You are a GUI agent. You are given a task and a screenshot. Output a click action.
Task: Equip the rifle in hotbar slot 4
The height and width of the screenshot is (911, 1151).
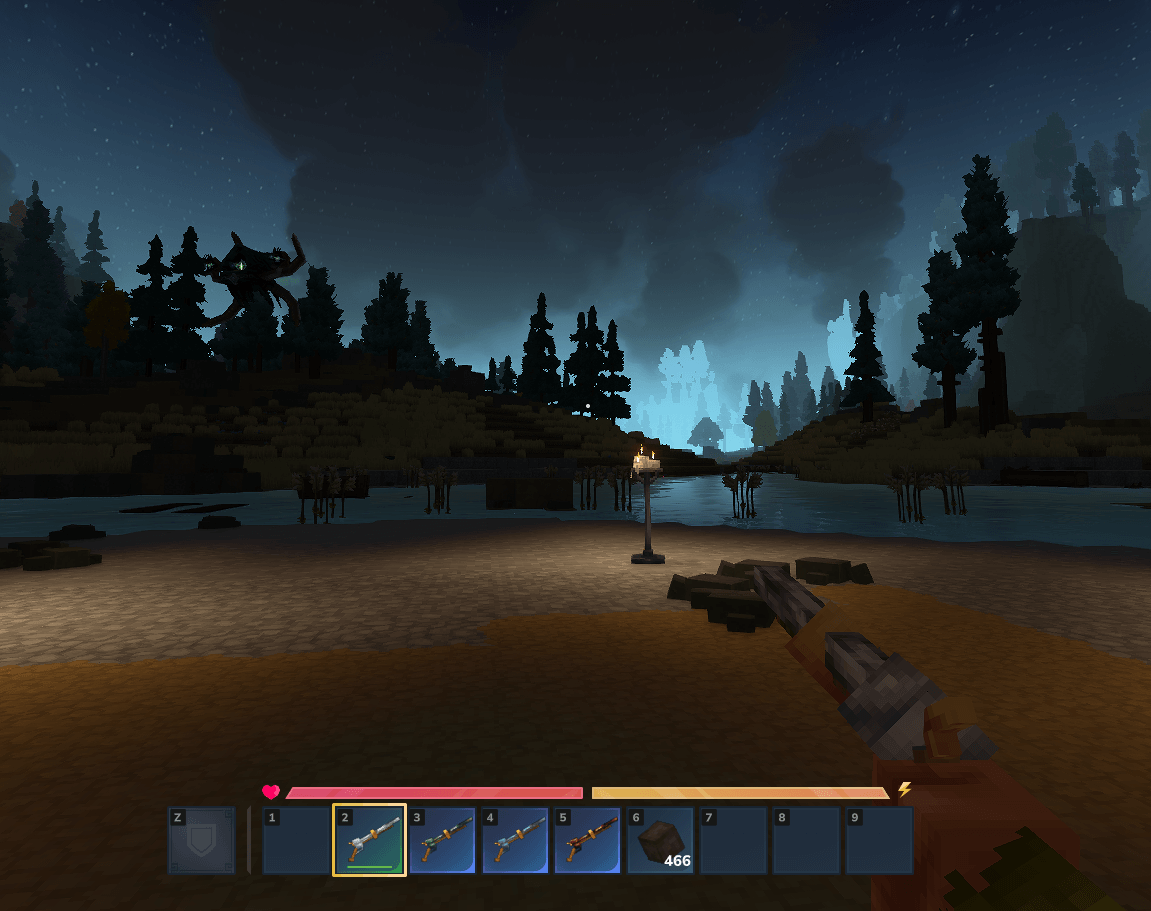click(x=516, y=840)
